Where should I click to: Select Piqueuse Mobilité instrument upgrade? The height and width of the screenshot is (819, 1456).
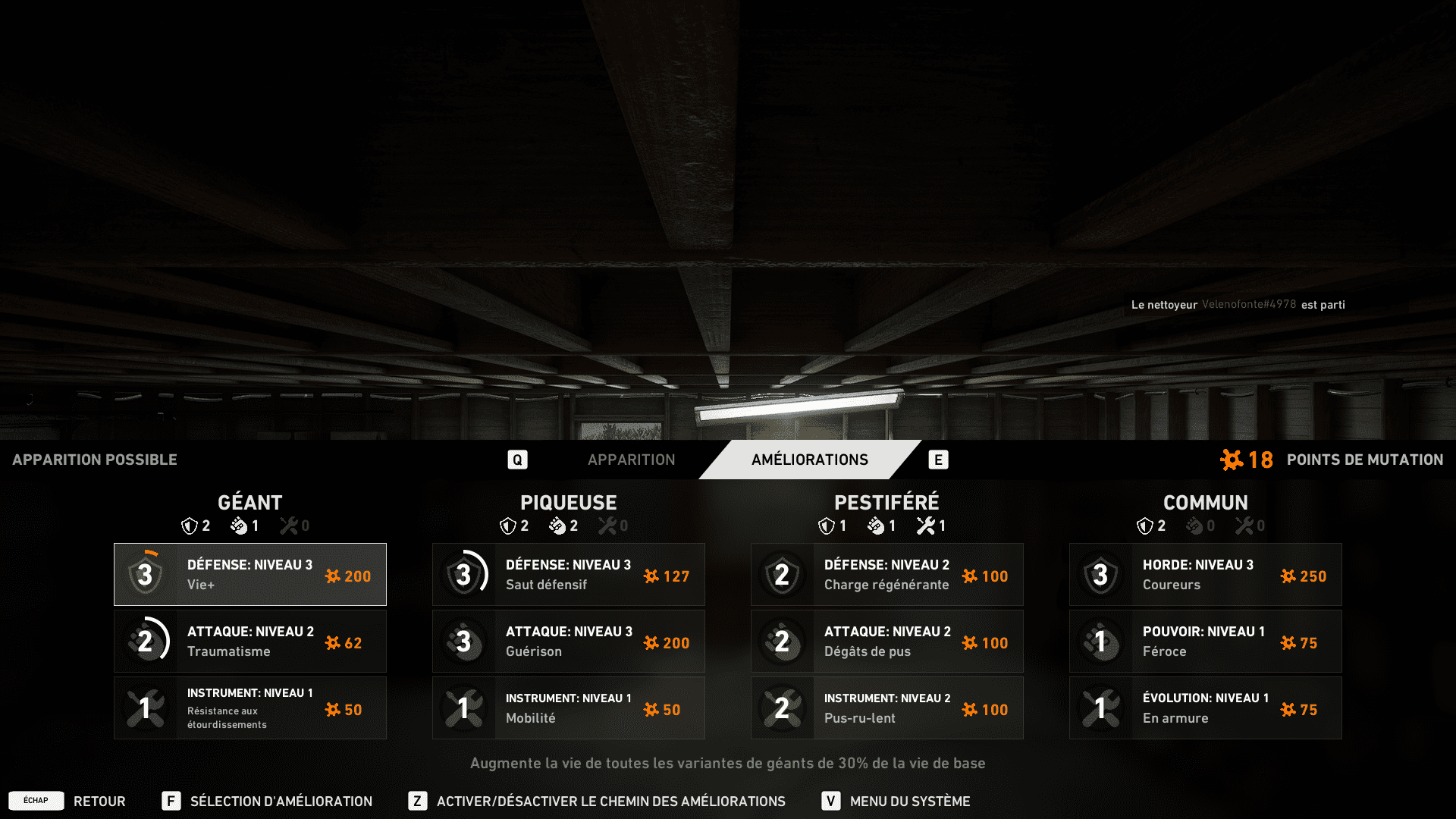569,708
